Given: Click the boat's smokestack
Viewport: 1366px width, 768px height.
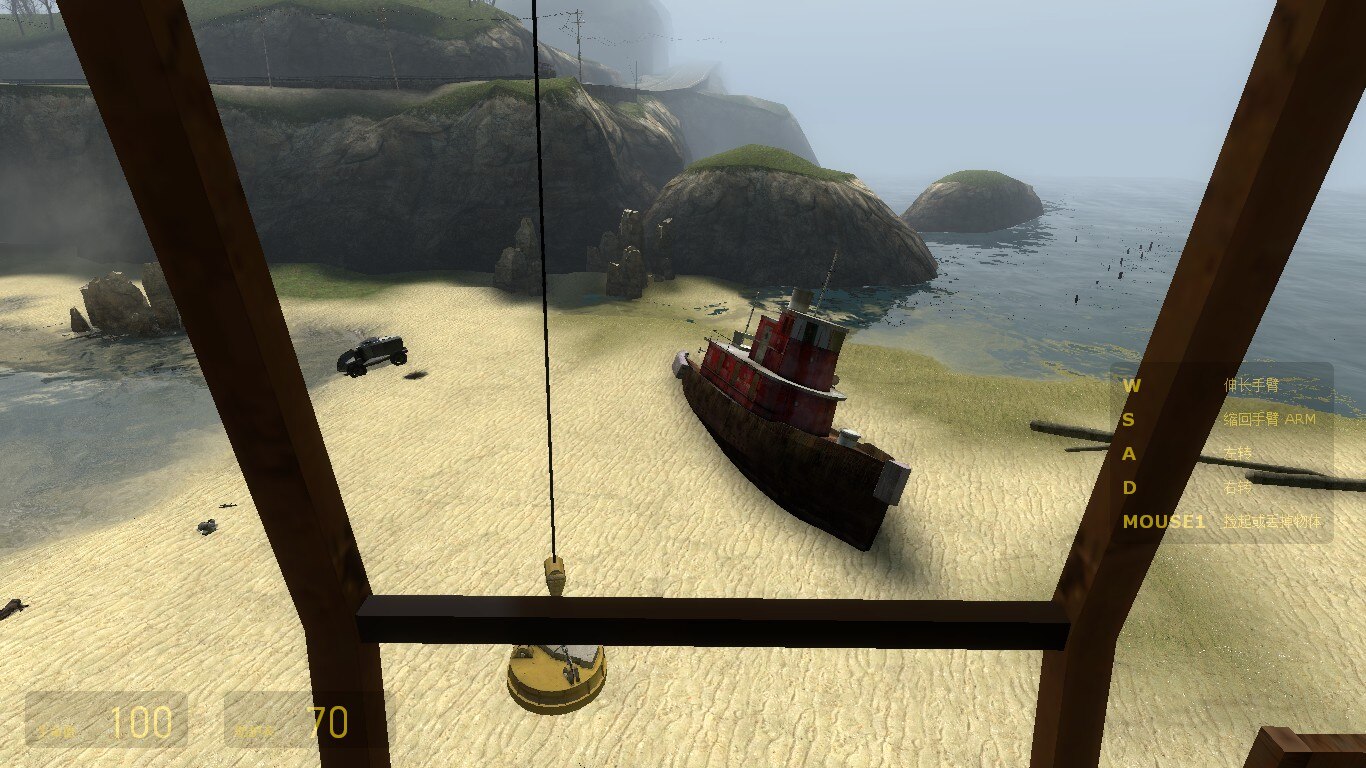Looking at the screenshot, I should coord(800,300).
